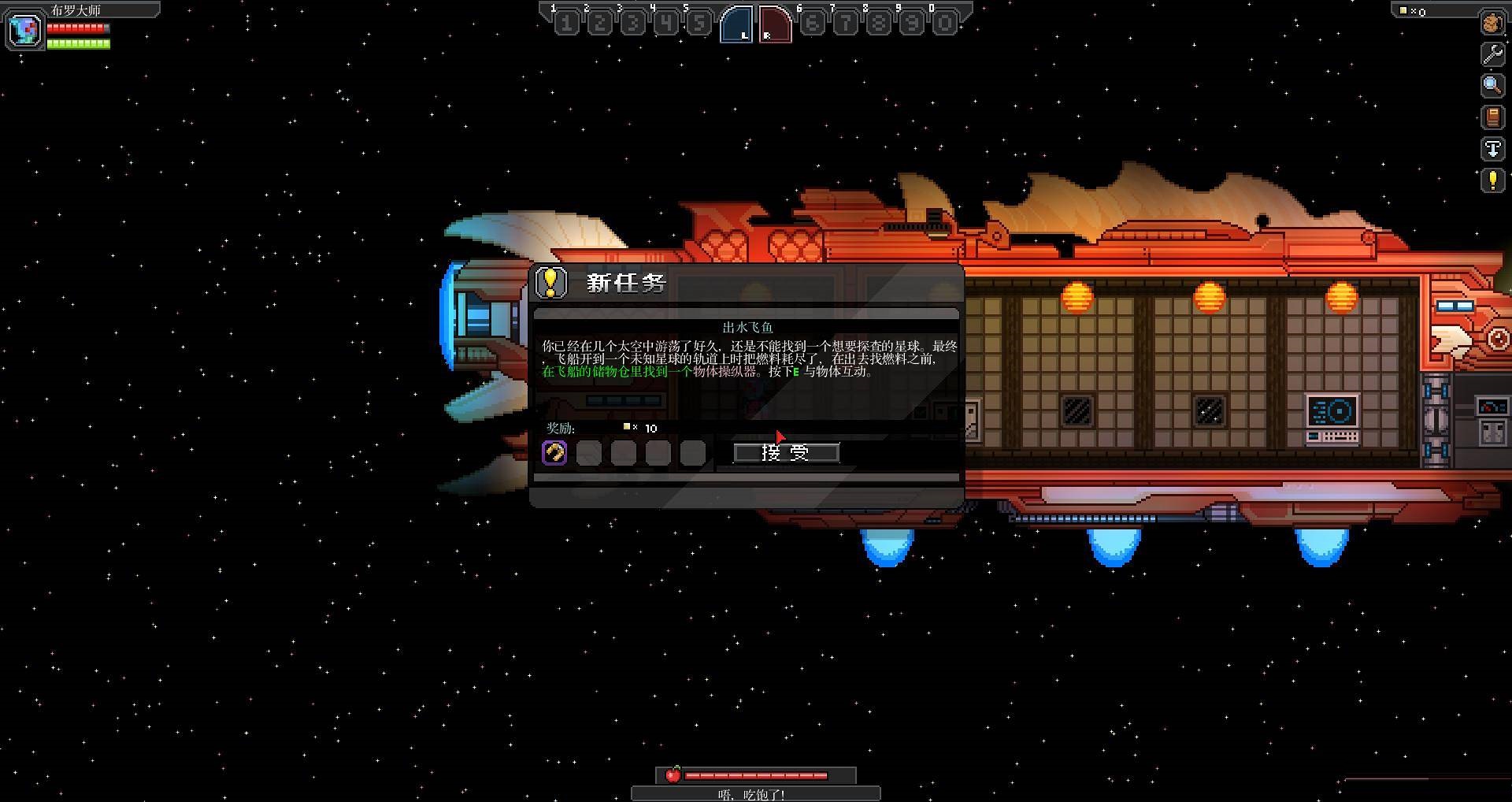
Task: Select the wrench crafting icon in sidebar
Action: point(1491,54)
